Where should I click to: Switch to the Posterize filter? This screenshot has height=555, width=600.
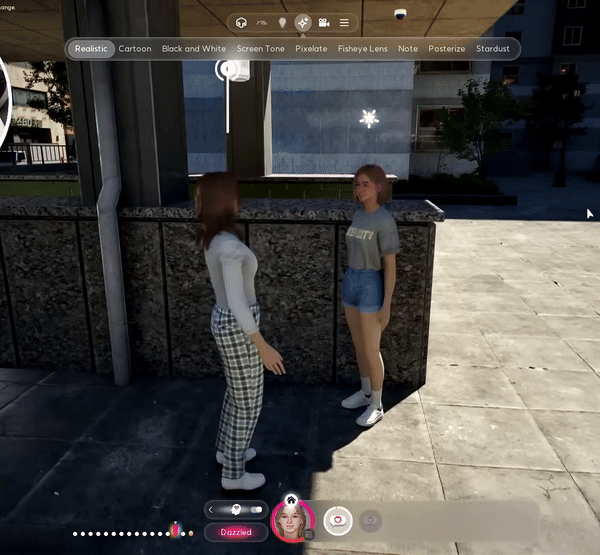click(446, 49)
